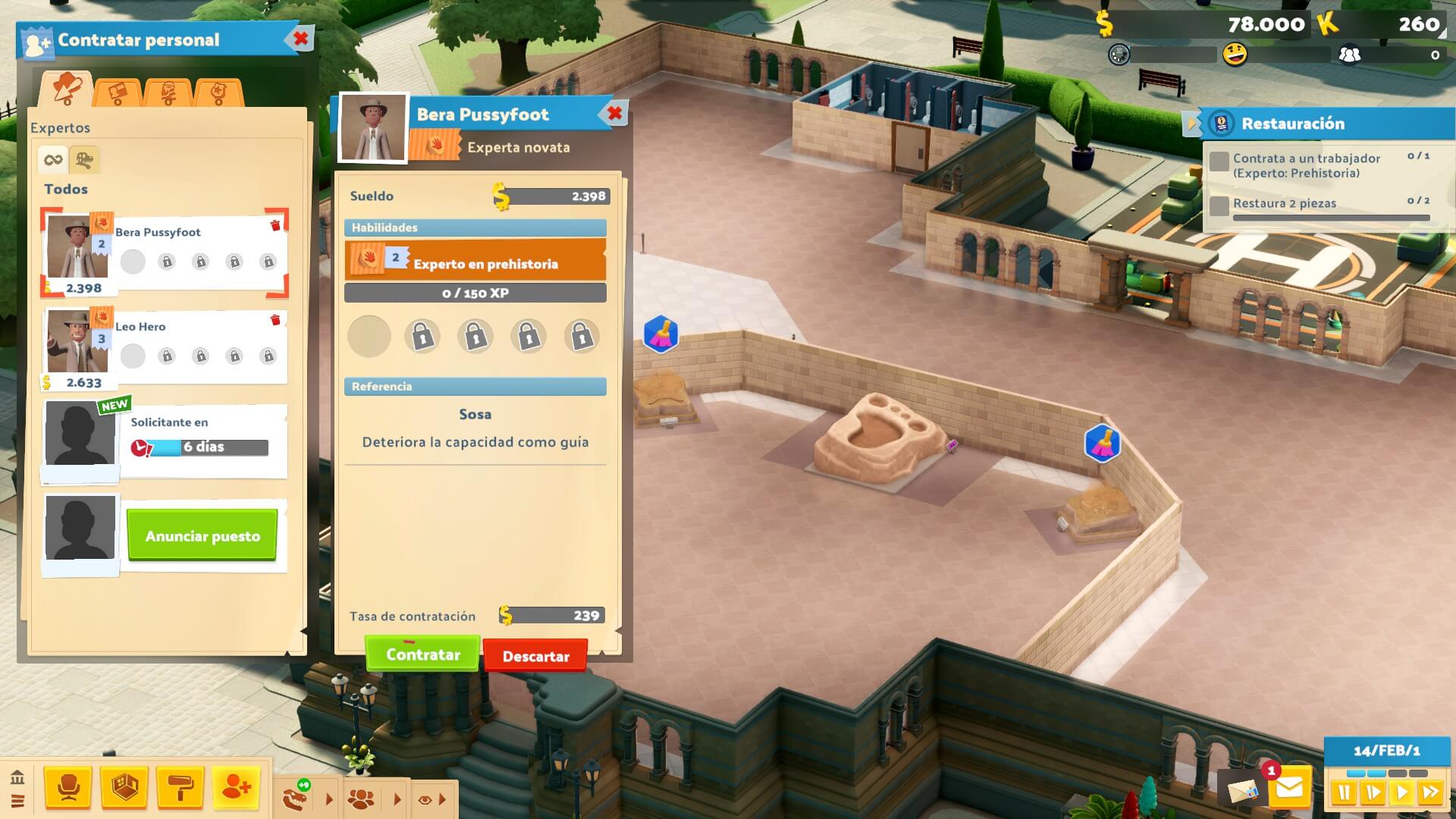Viewport: 1456px width, 819px height.
Task: Show all experts with the infinity filter
Action: click(53, 160)
